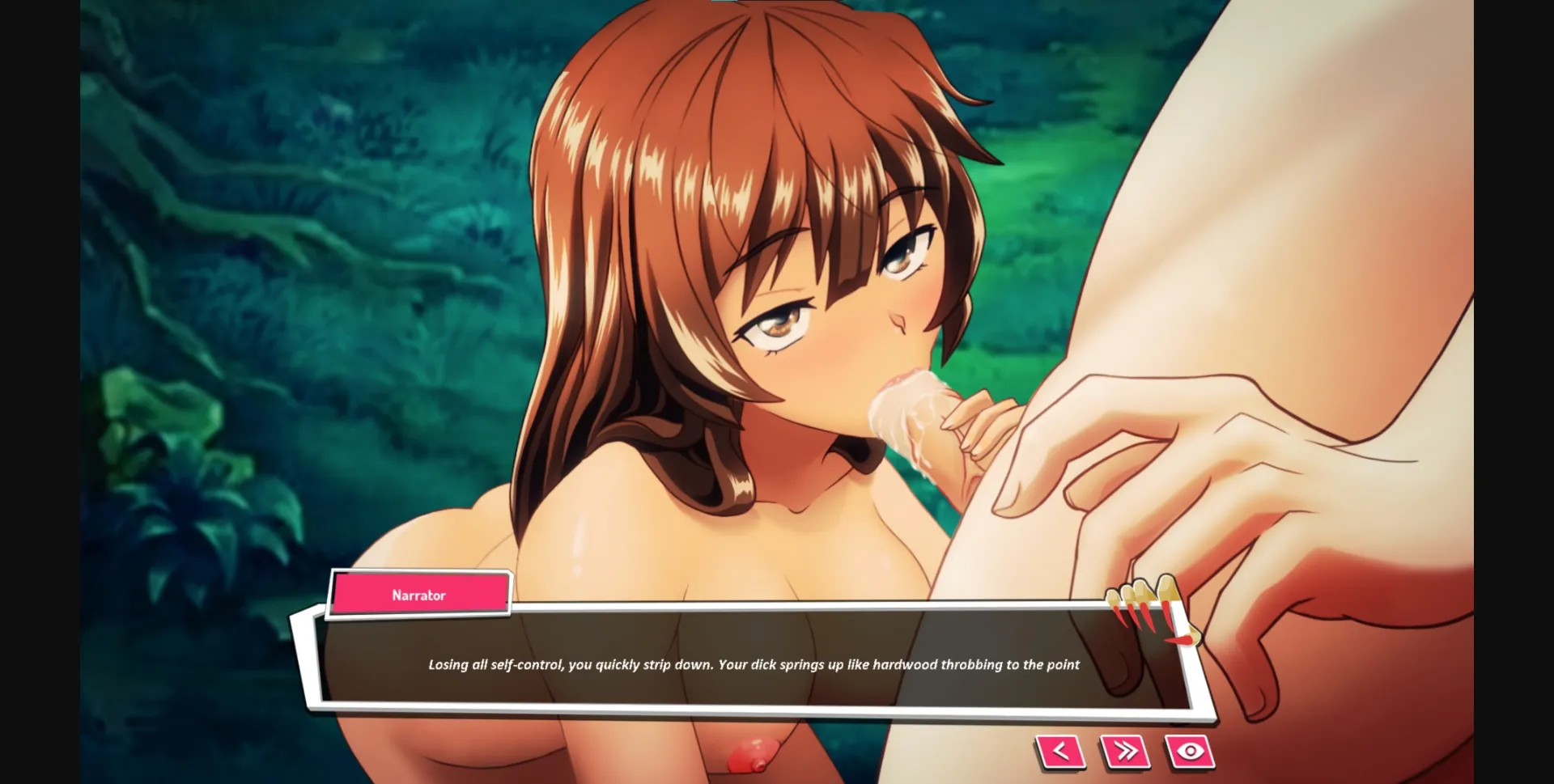Viewport: 1554px width, 784px height.
Task: Activate skip mode via double-chevron icon
Action: [x=1124, y=750]
